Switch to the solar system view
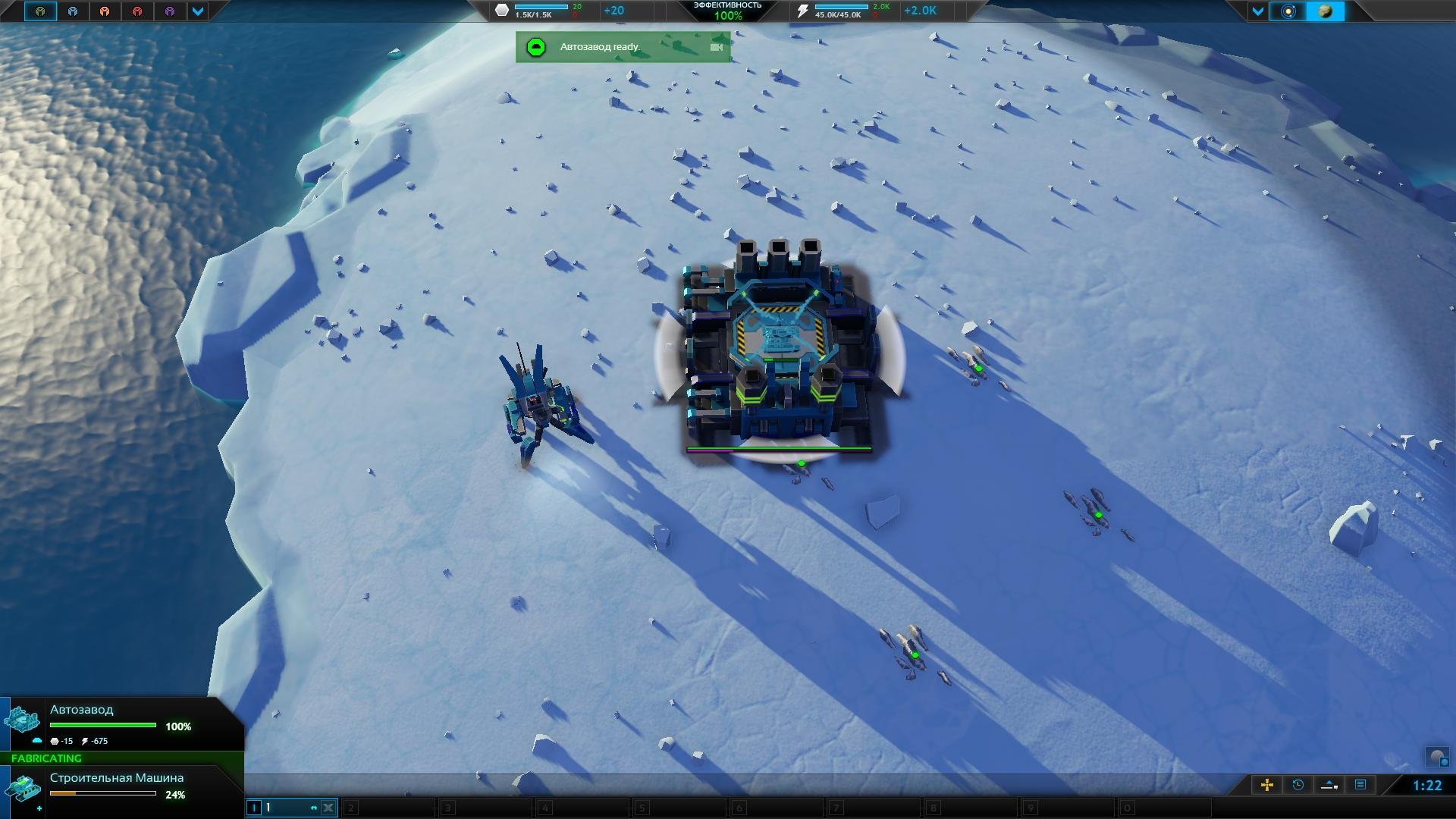This screenshot has height=819, width=1456. 1288,11
